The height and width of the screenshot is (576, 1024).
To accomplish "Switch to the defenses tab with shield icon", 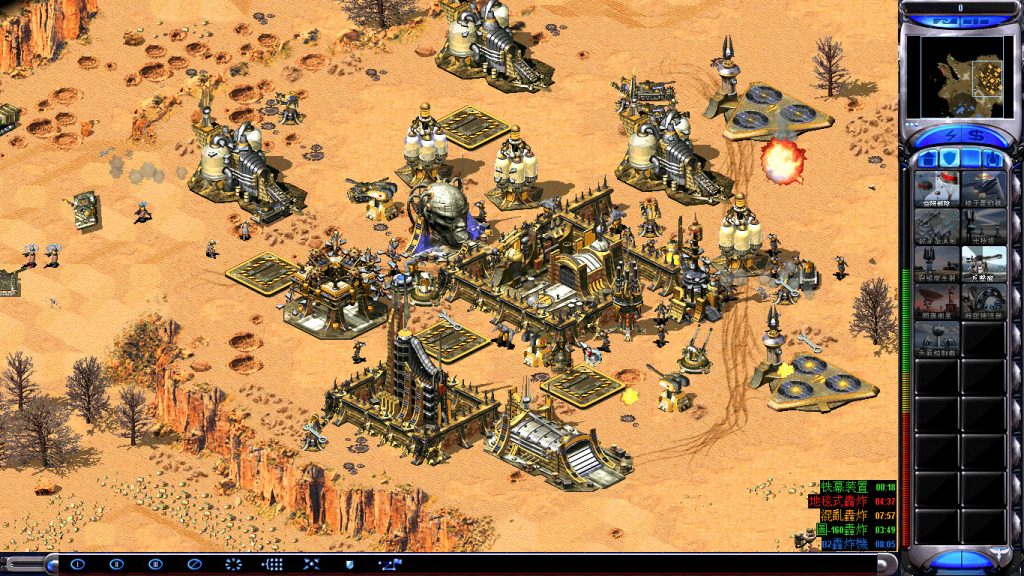I will pos(949,158).
